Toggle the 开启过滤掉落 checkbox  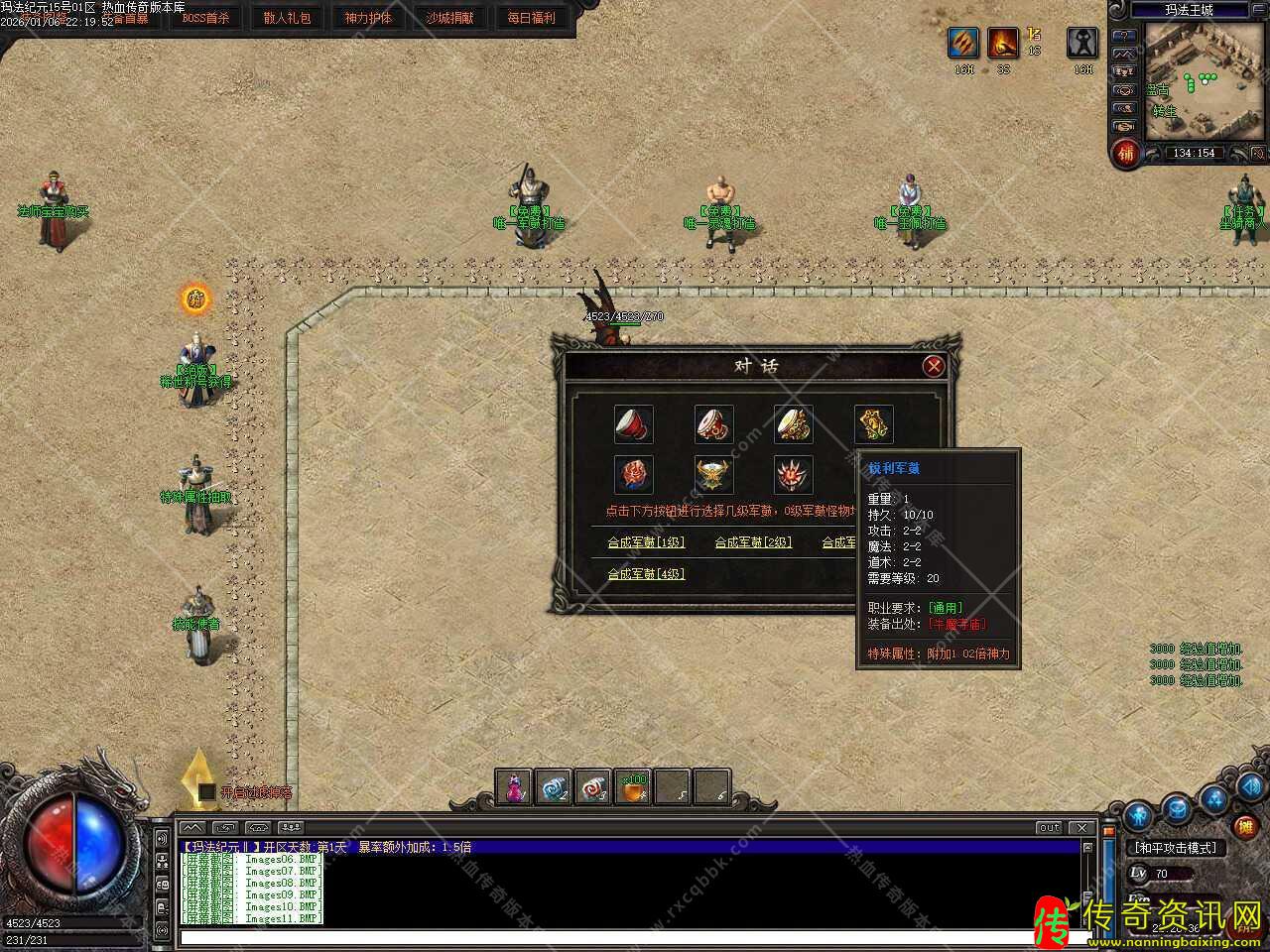(x=207, y=792)
